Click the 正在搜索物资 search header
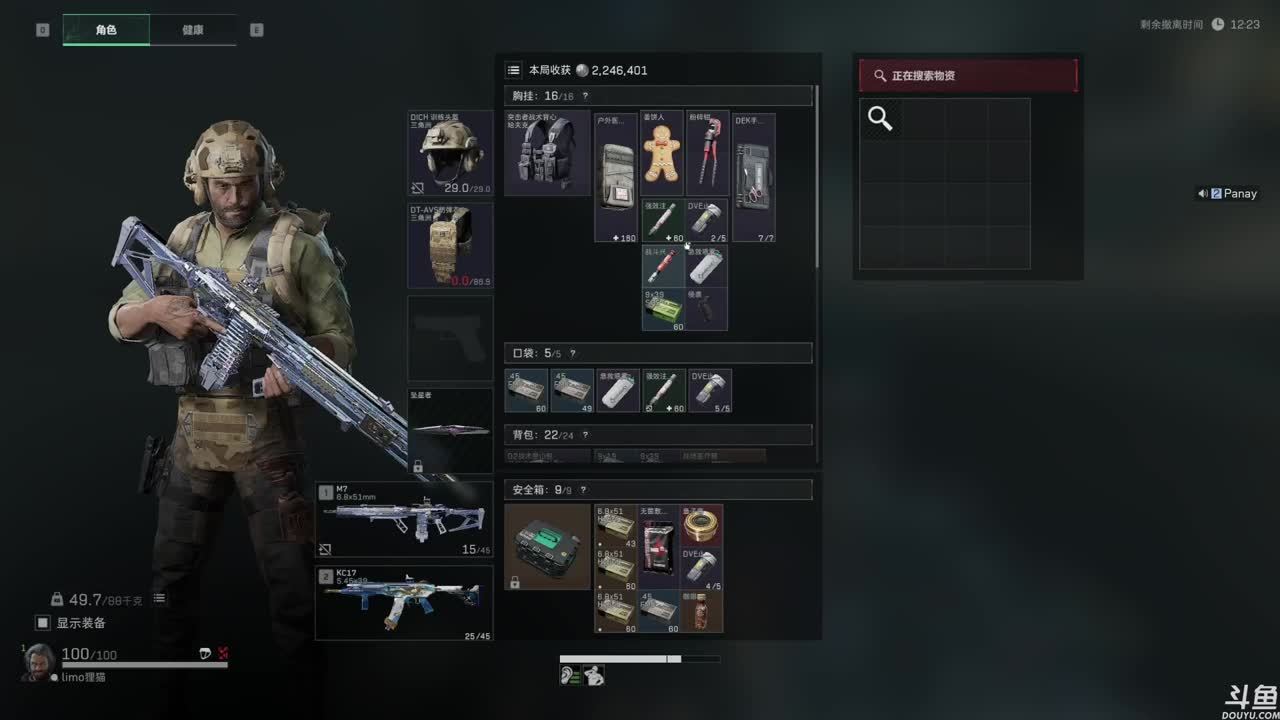This screenshot has height=720, width=1280. pyautogui.click(x=968, y=76)
